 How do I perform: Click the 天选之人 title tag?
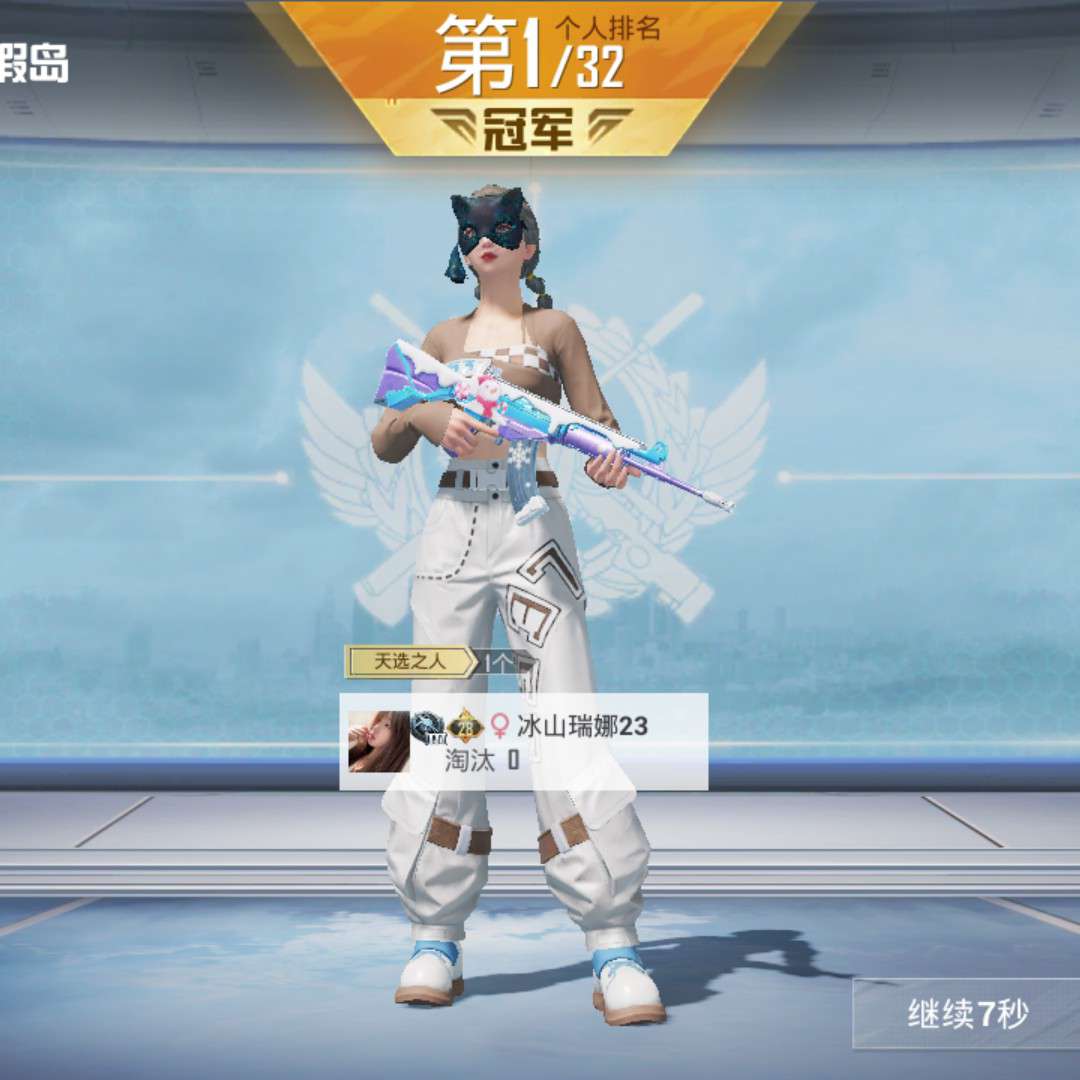pos(409,661)
